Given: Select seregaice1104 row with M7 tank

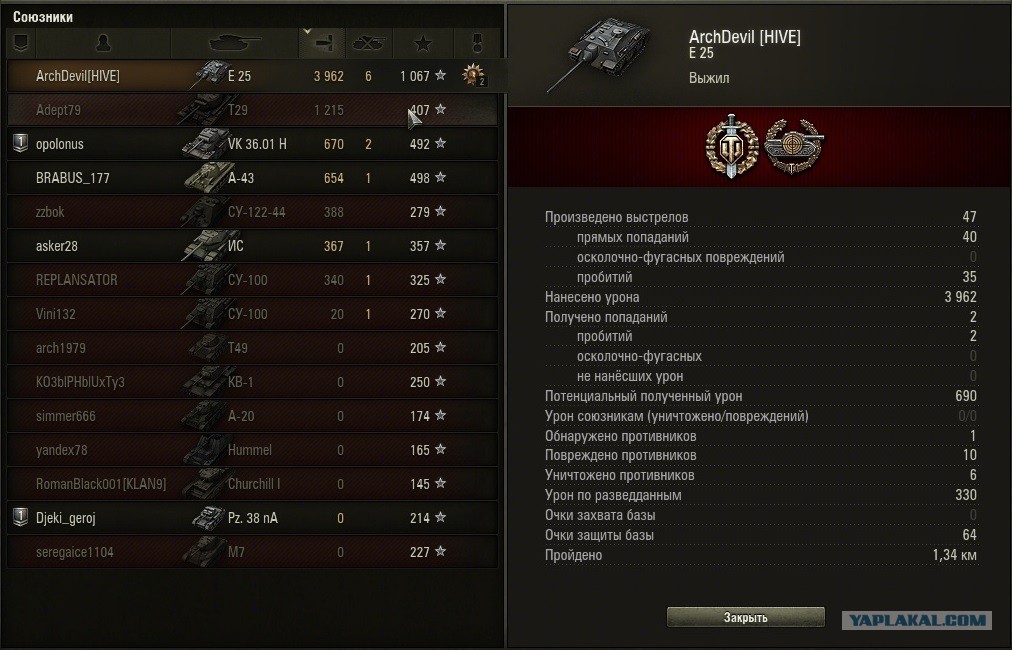Looking at the screenshot, I should tap(250, 552).
